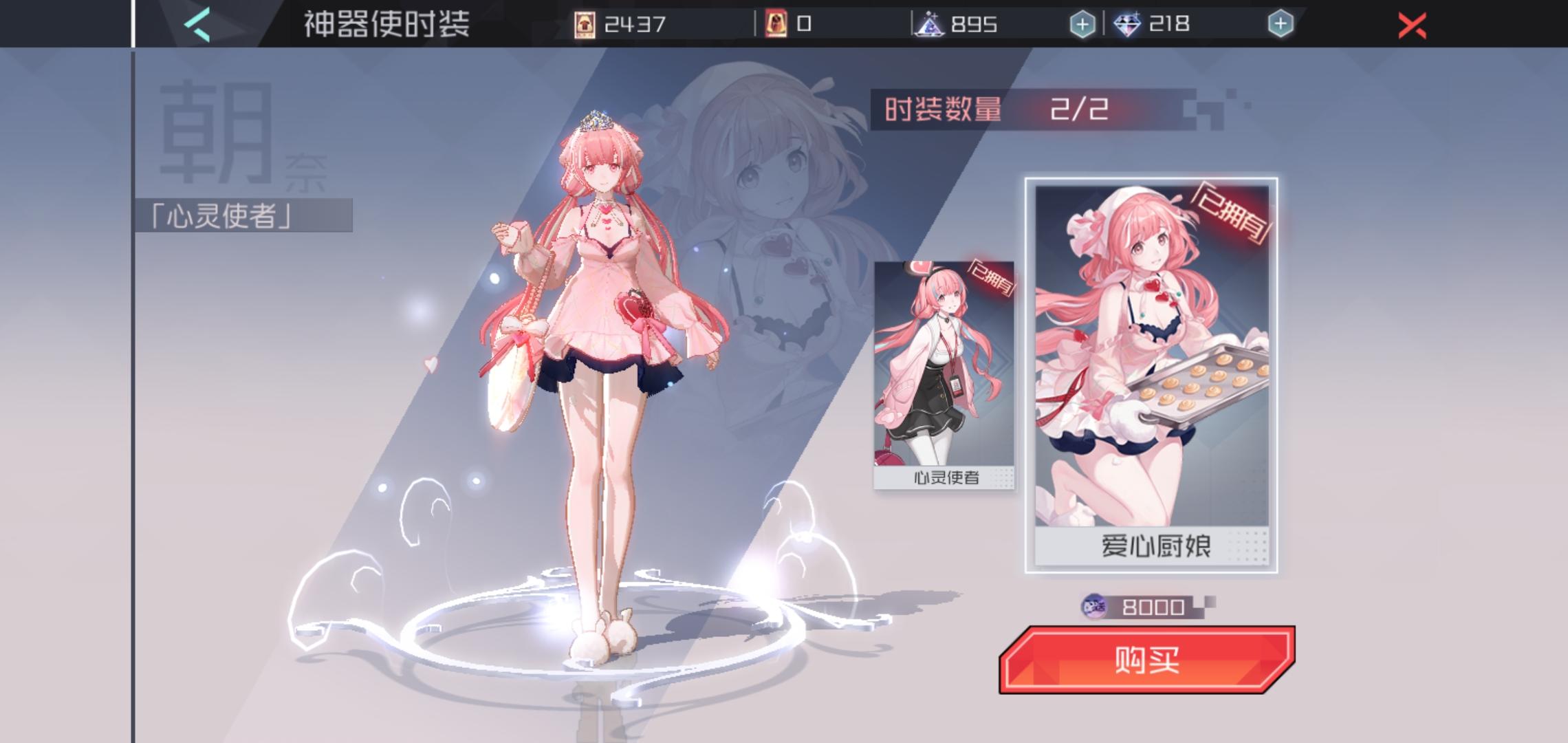
Task: Click the costume ticket currency icon showing 2437
Action: tap(585, 23)
